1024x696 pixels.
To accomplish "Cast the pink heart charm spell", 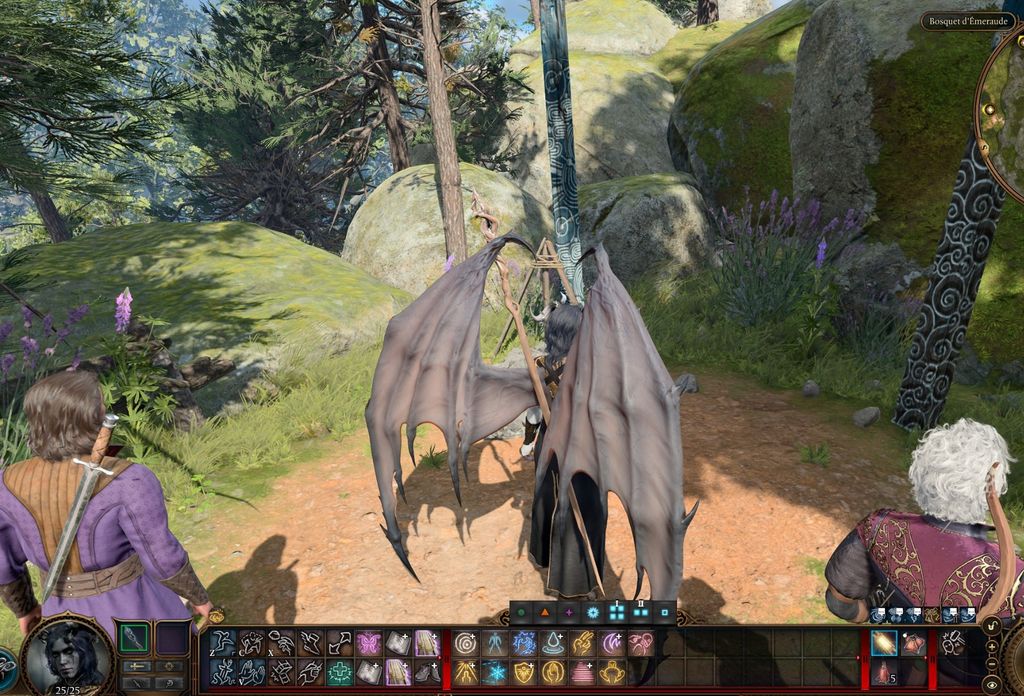I will pyautogui.click(x=640, y=643).
